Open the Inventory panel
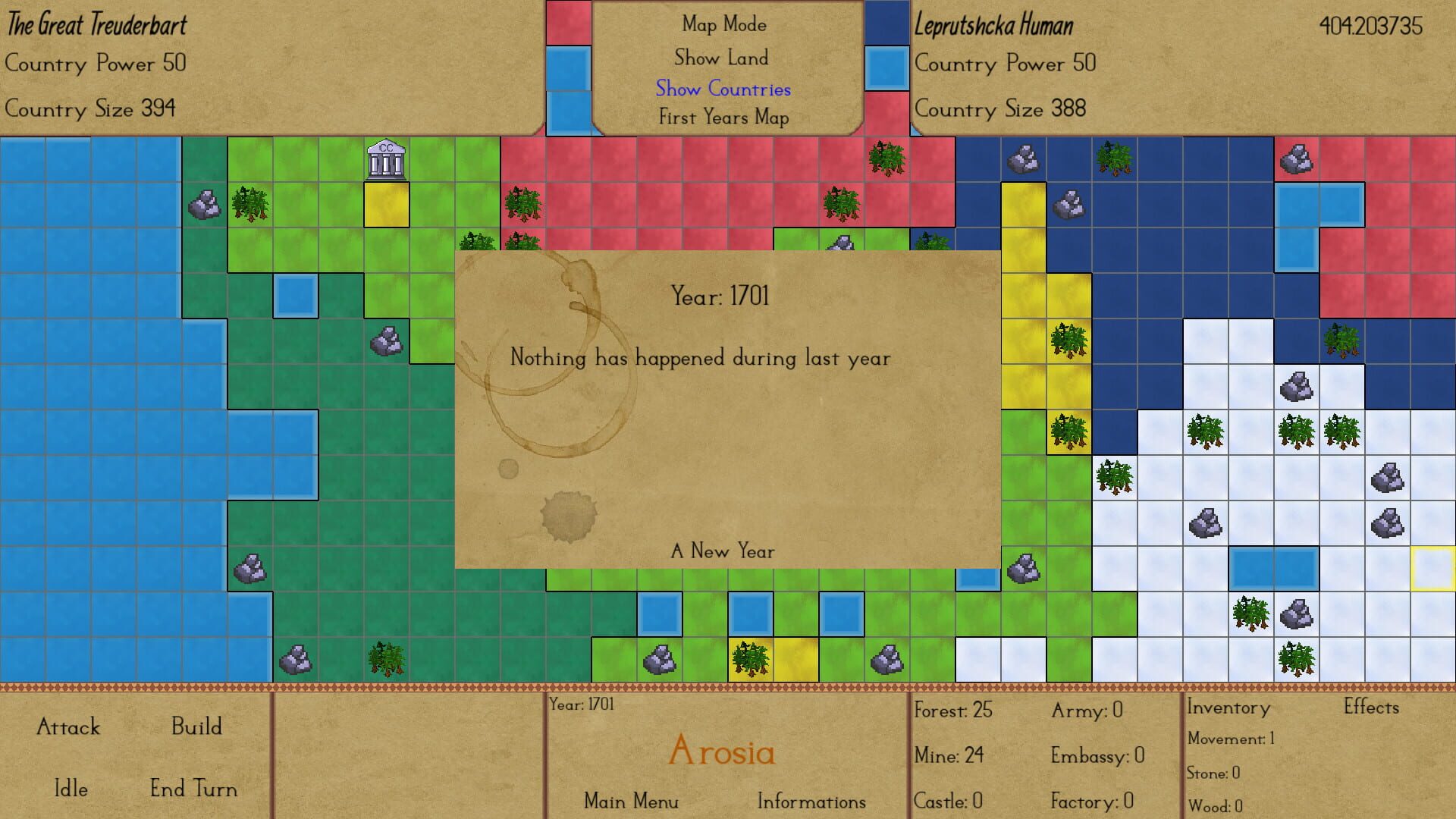1456x819 pixels. pyautogui.click(x=1228, y=707)
